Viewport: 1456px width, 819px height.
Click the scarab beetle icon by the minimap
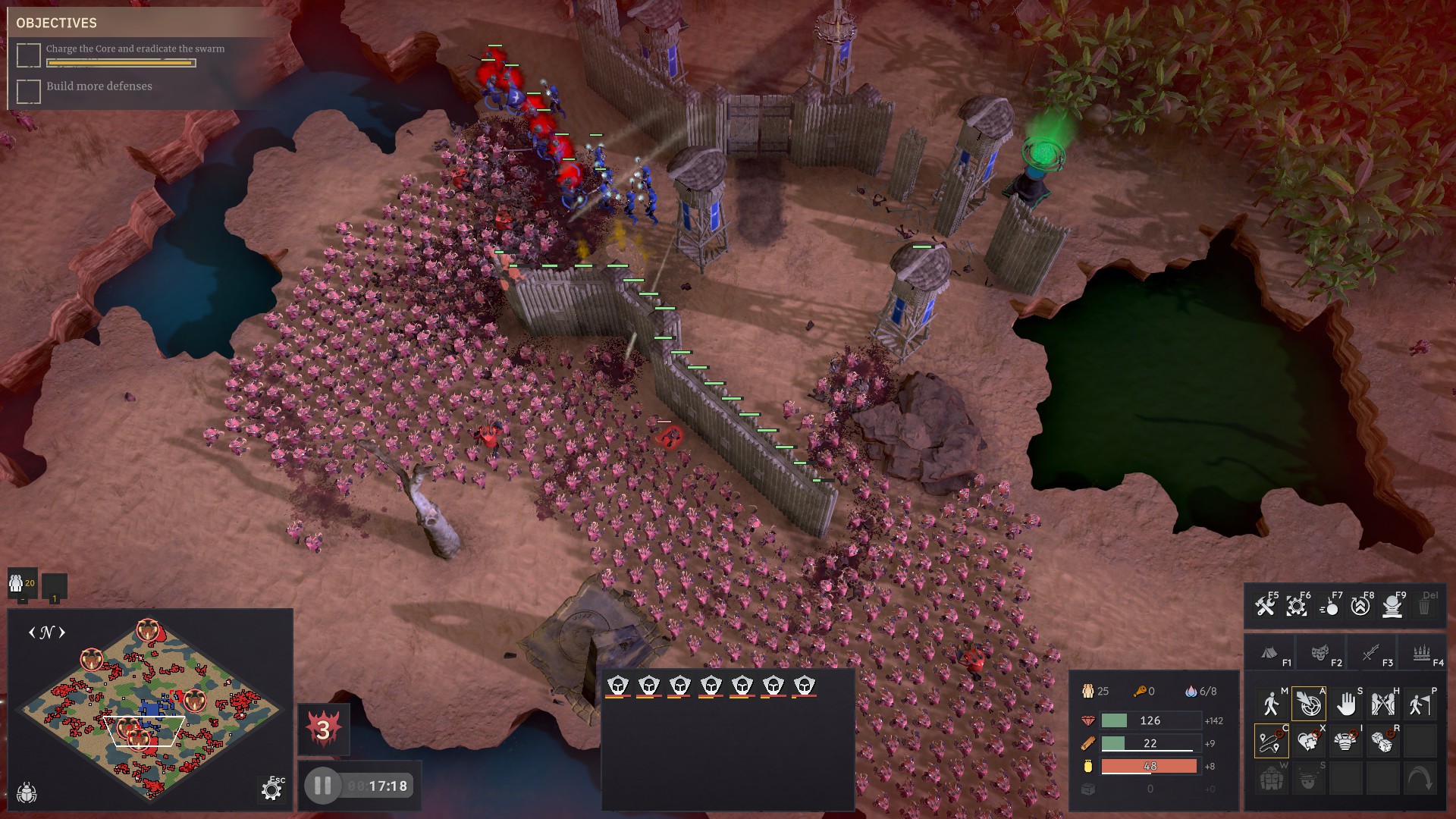click(x=27, y=792)
